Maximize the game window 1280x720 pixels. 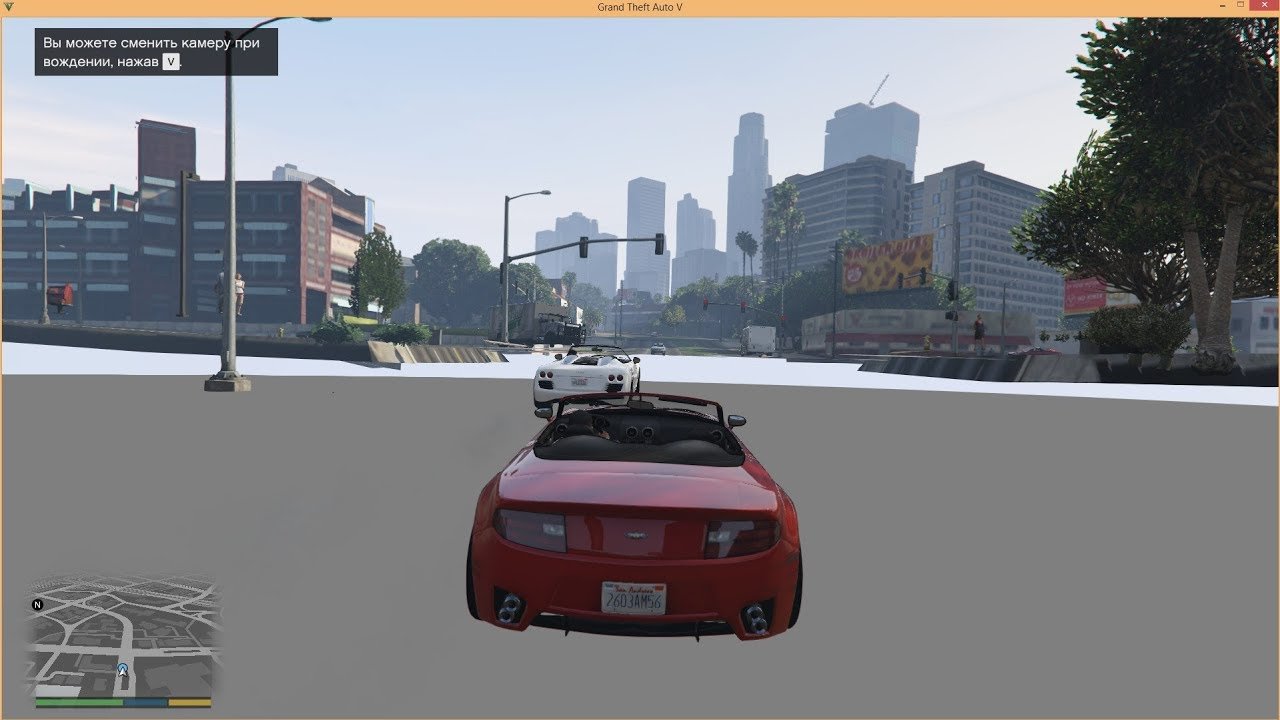1243,6
